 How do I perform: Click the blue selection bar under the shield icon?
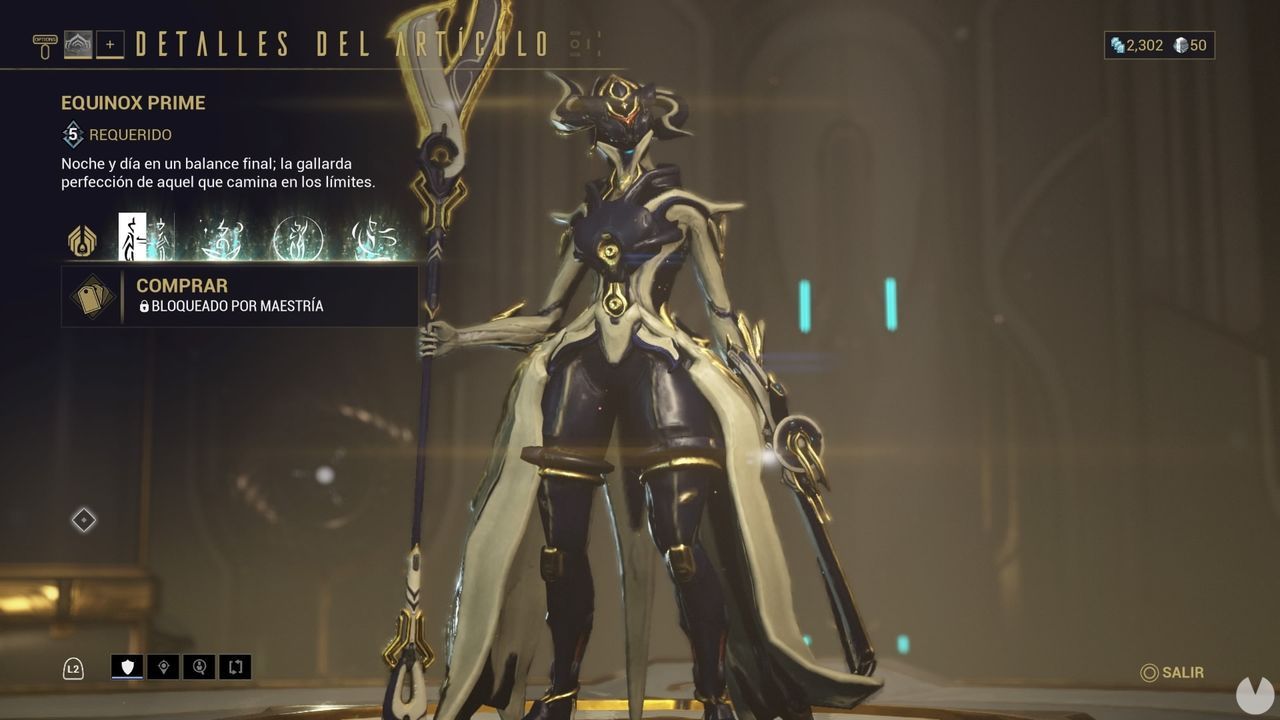[127, 677]
